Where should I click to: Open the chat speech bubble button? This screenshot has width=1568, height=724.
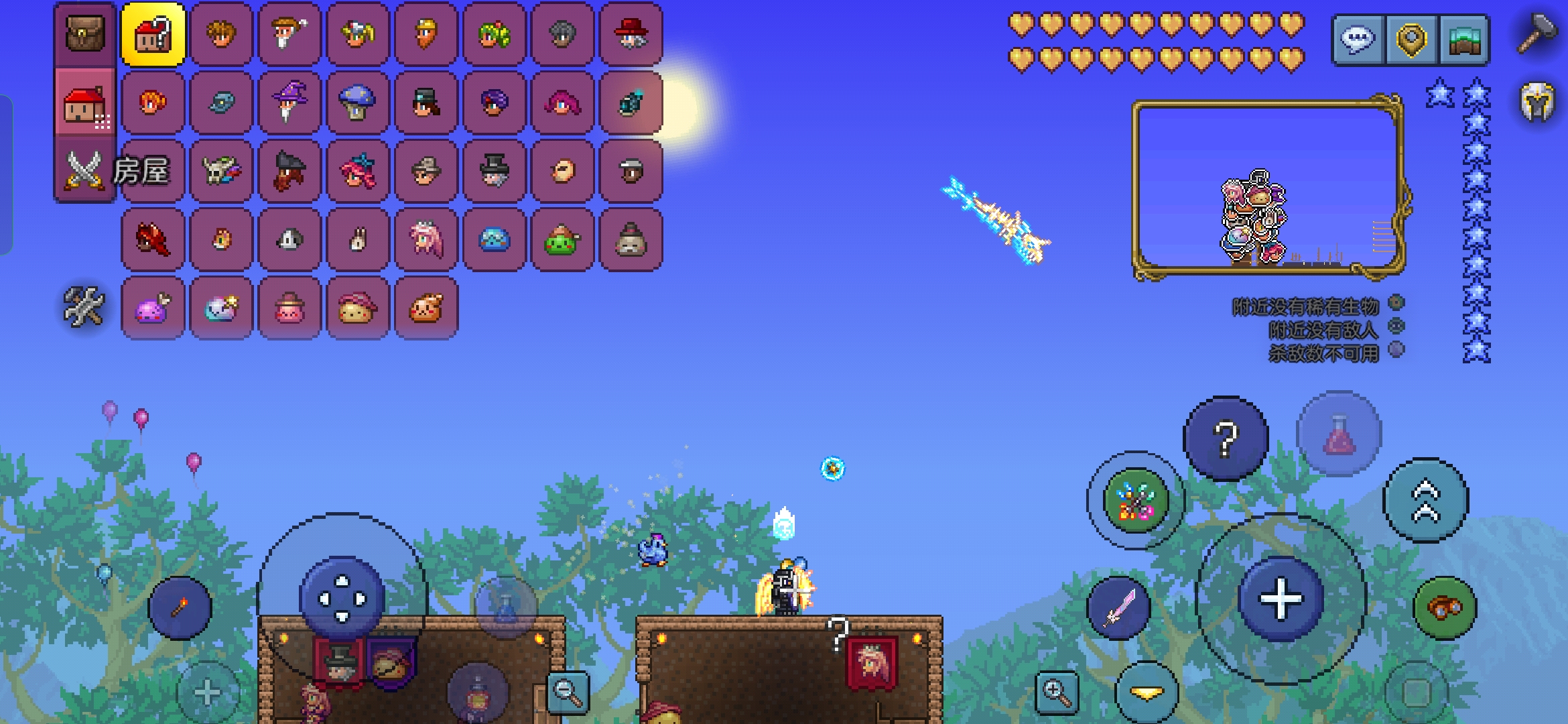(1358, 40)
